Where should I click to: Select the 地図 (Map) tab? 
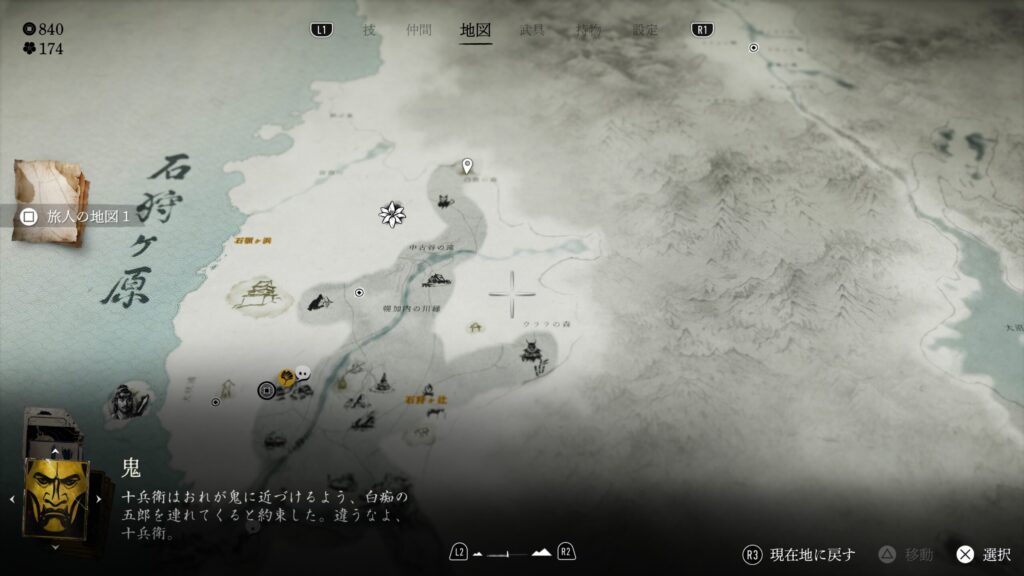[475, 30]
